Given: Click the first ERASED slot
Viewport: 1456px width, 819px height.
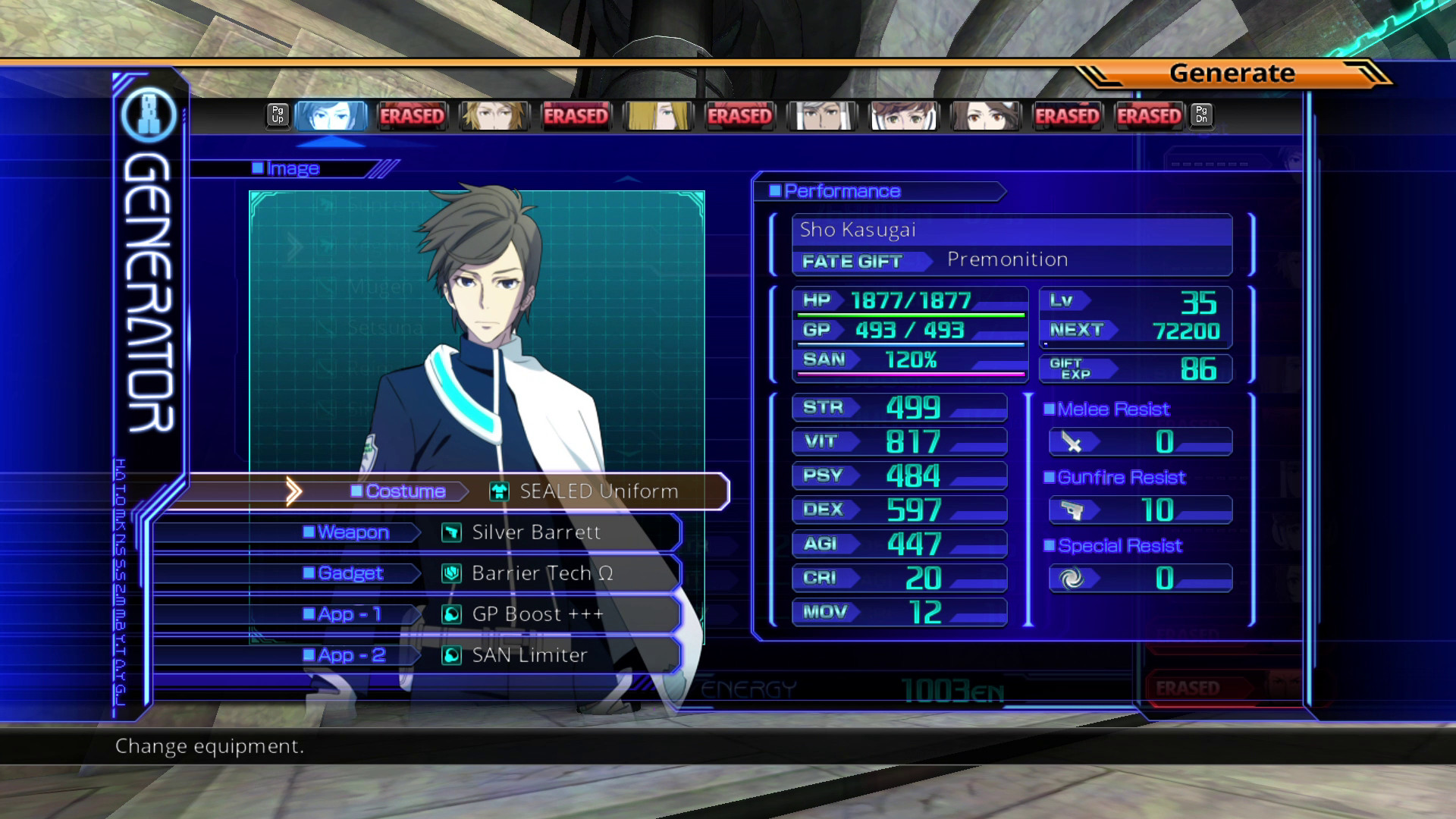Looking at the screenshot, I should 412,115.
